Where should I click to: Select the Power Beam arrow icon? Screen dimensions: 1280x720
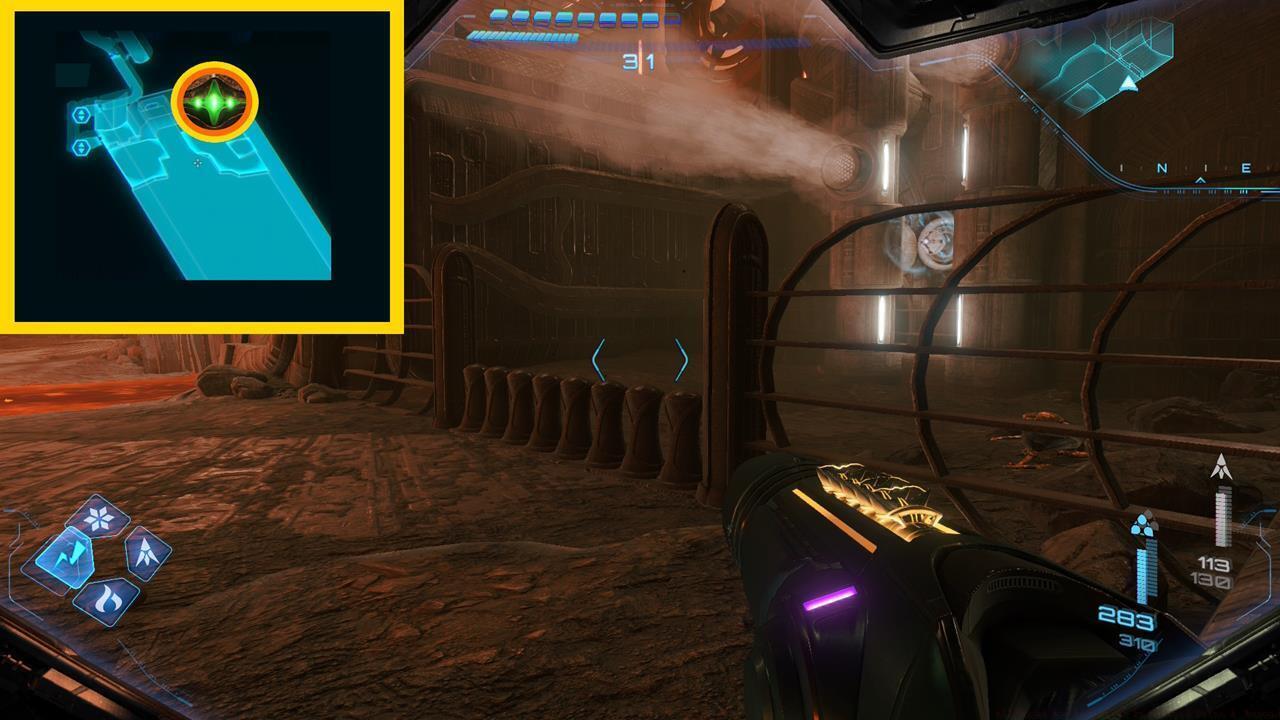click(x=145, y=554)
